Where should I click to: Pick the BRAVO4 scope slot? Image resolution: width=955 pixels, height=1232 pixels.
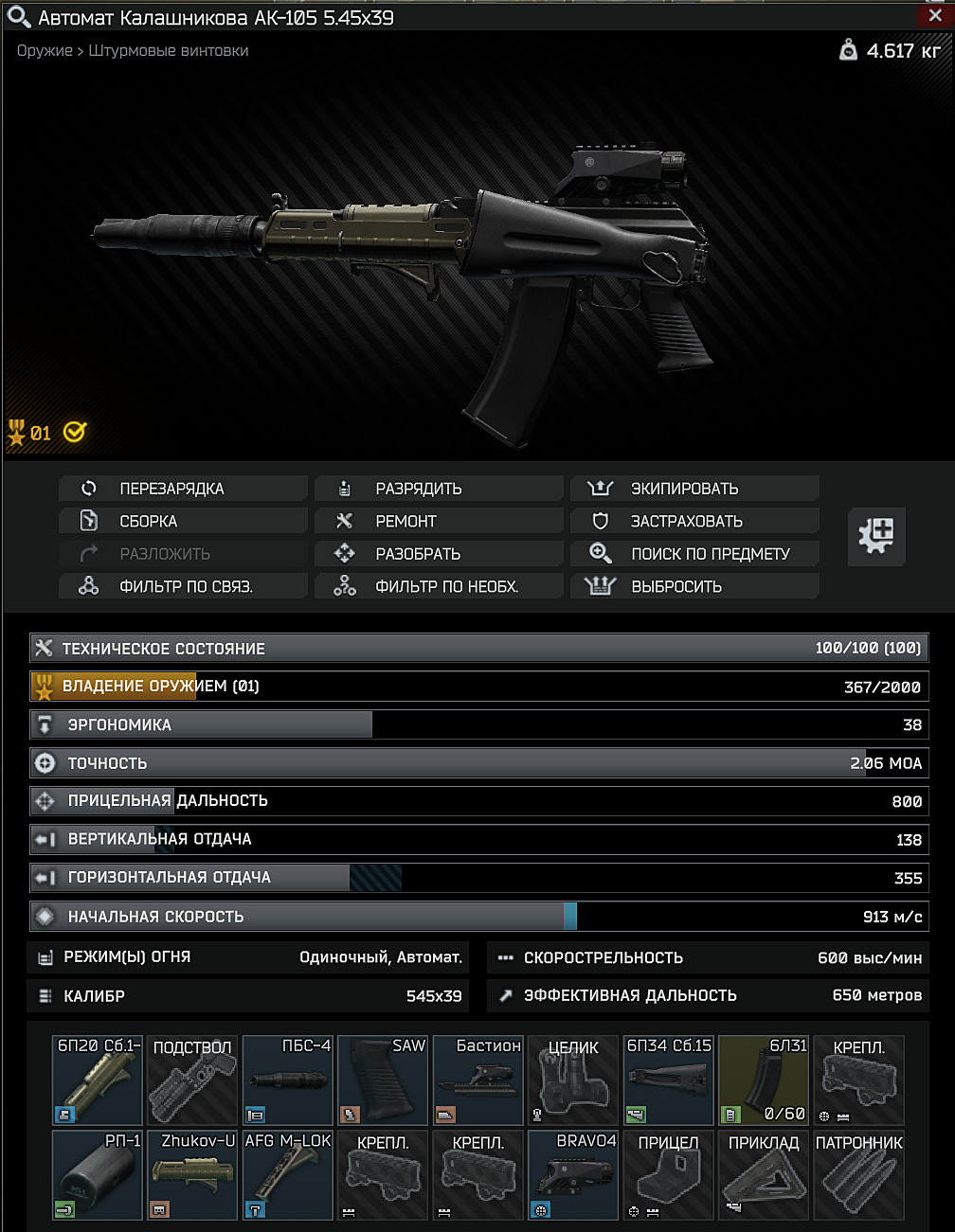(x=573, y=1175)
